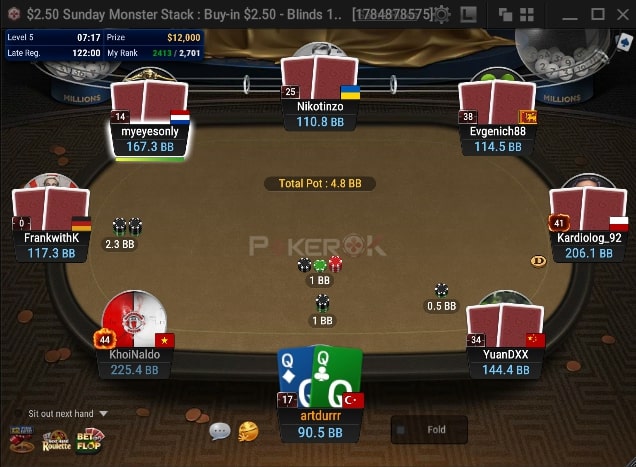
Task: Open the tournament info panel with prize and rank
Action: pyautogui.click(x=104, y=44)
